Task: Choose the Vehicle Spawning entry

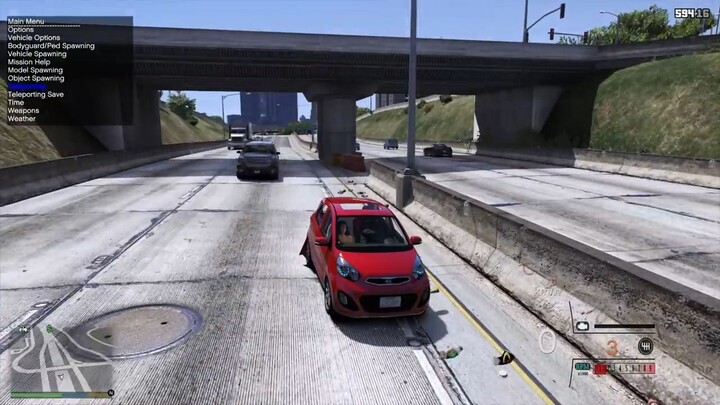Action: pyautogui.click(x=37, y=54)
